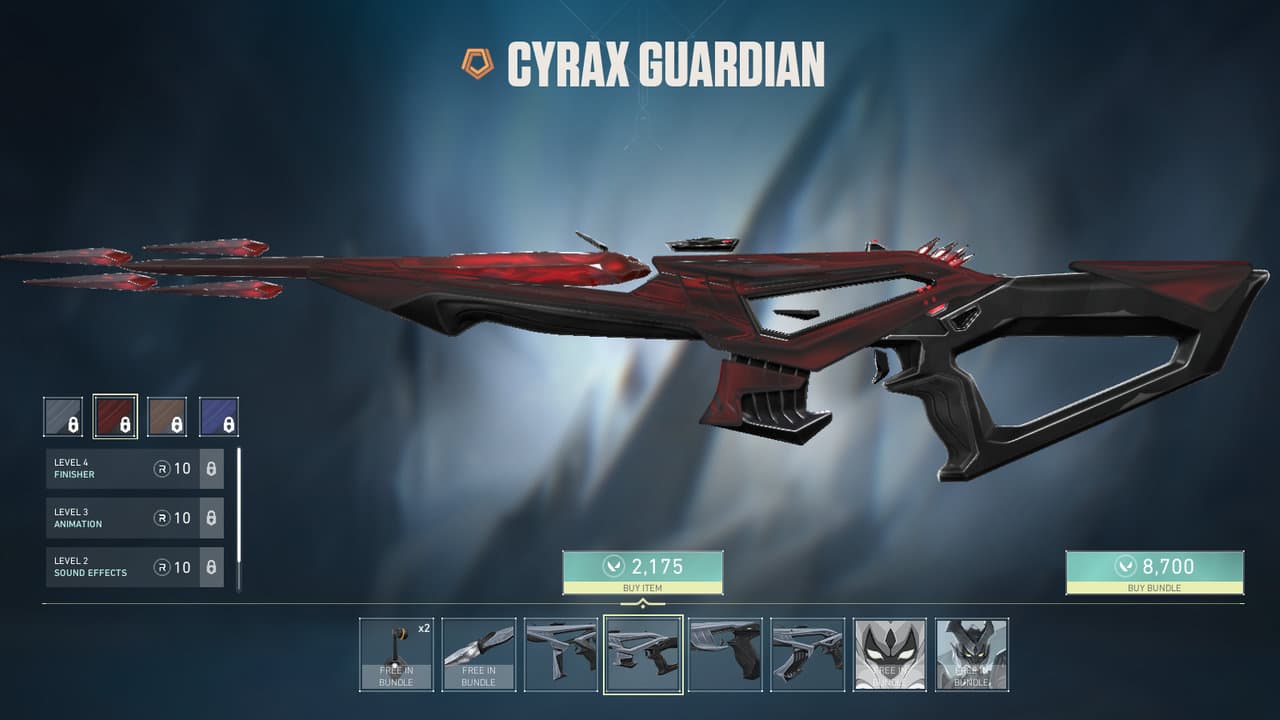Image resolution: width=1280 pixels, height=720 pixels.
Task: Select the highlighted Guardian thumbnail
Action: coord(643,654)
